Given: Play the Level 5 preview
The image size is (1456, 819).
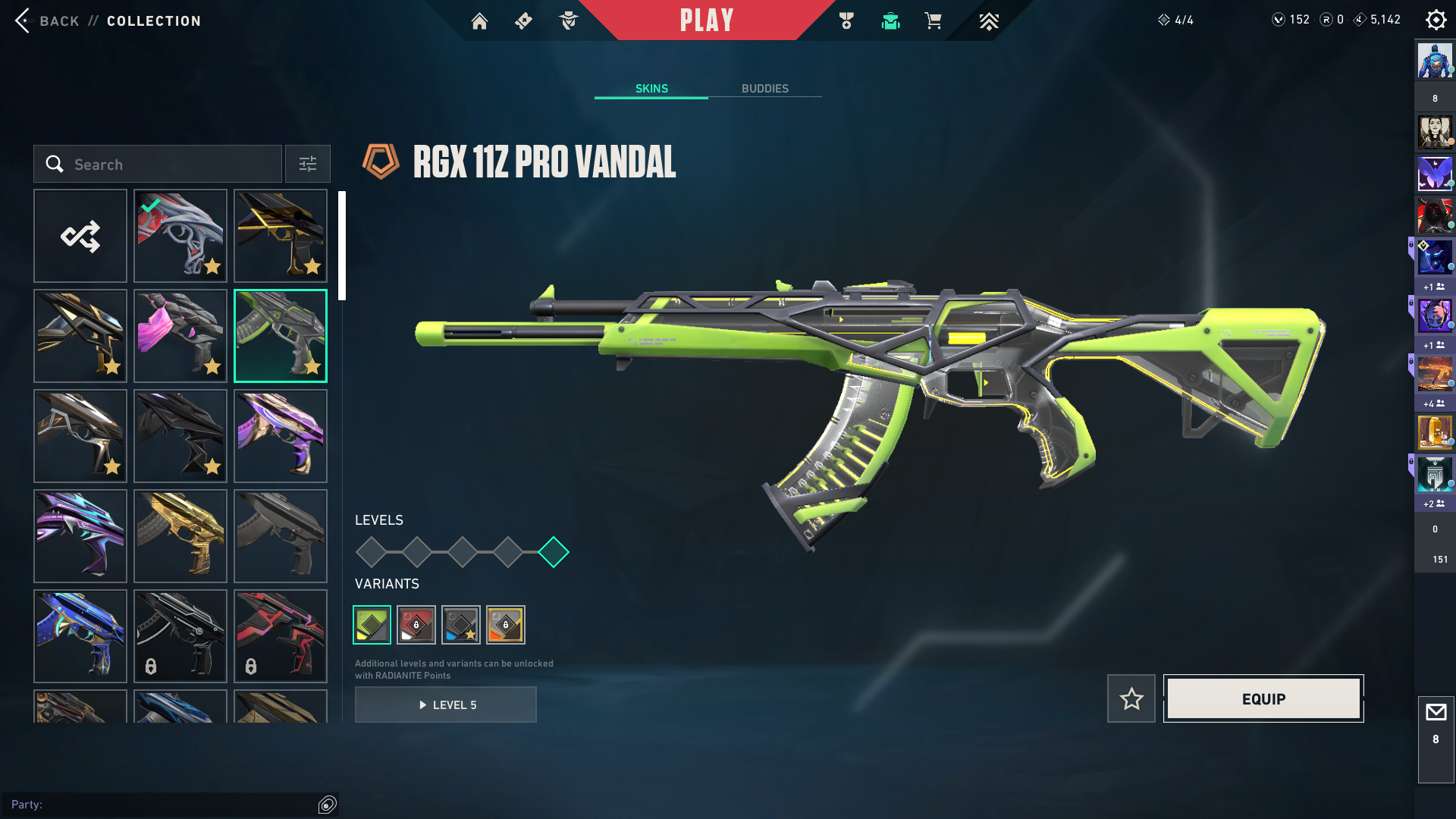Looking at the screenshot, I should pos(446,704).
